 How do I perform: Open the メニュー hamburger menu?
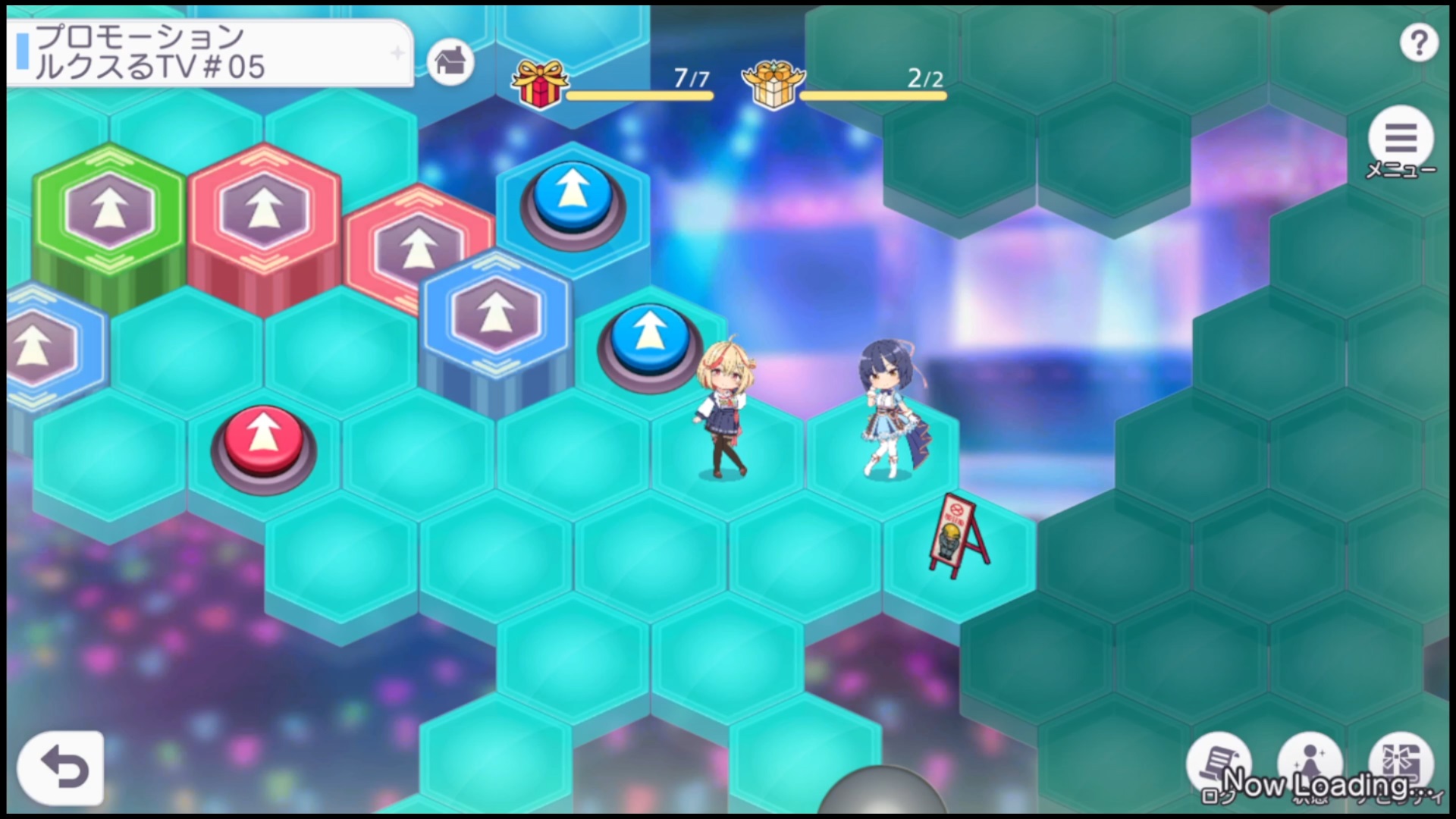(1400, 140)
